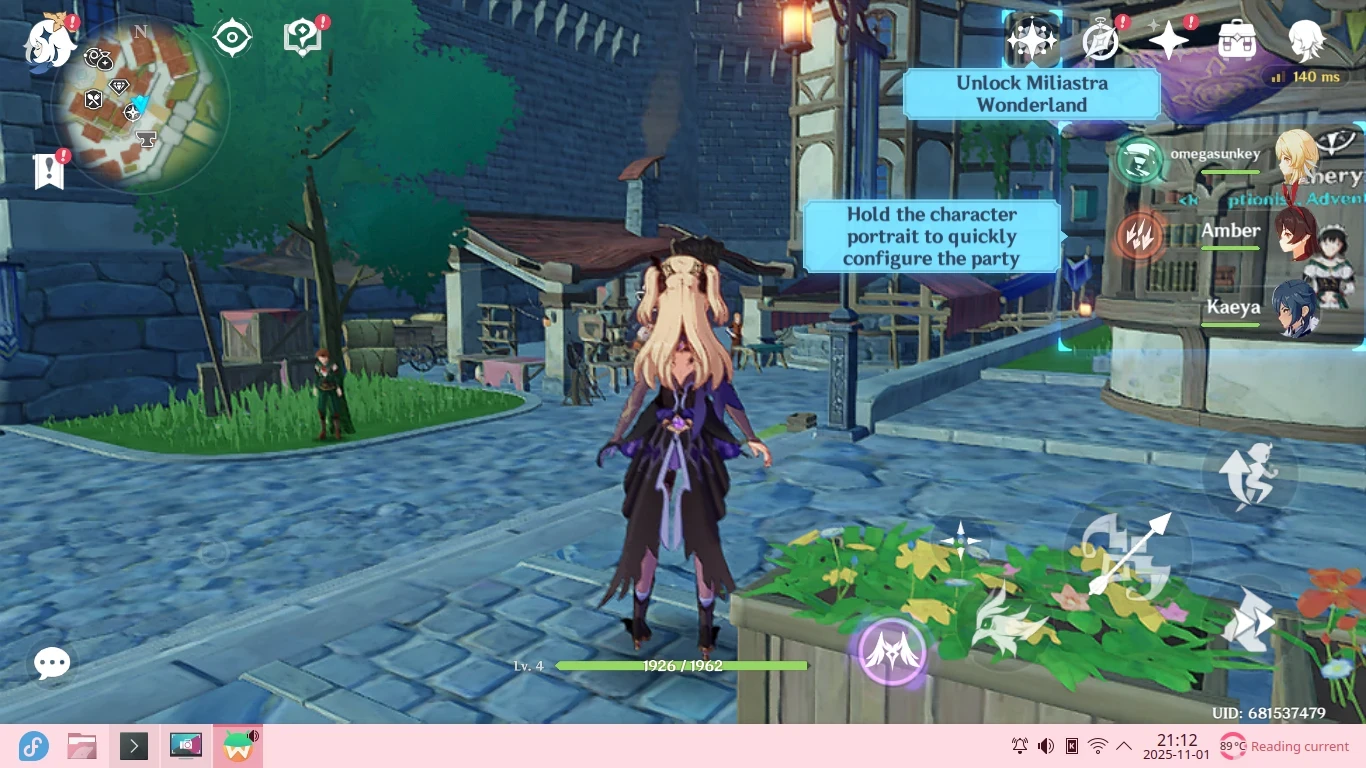
Task: Open the bookmark banner icon with alert
Action: coord(48,171)
